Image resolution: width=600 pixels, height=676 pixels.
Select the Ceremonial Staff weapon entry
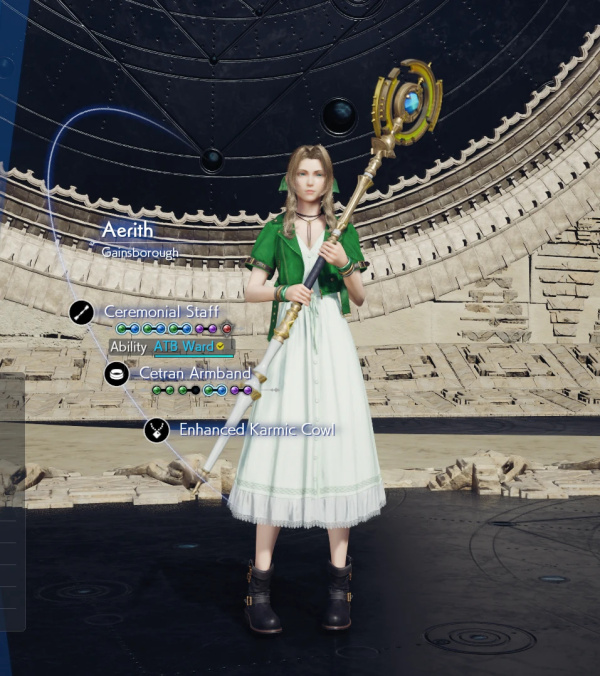(x=161, y=312)
